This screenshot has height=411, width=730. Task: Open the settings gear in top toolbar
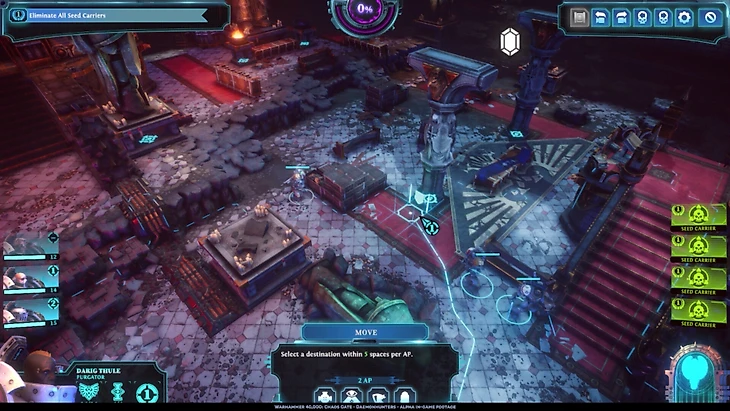(x=684, y=17)
